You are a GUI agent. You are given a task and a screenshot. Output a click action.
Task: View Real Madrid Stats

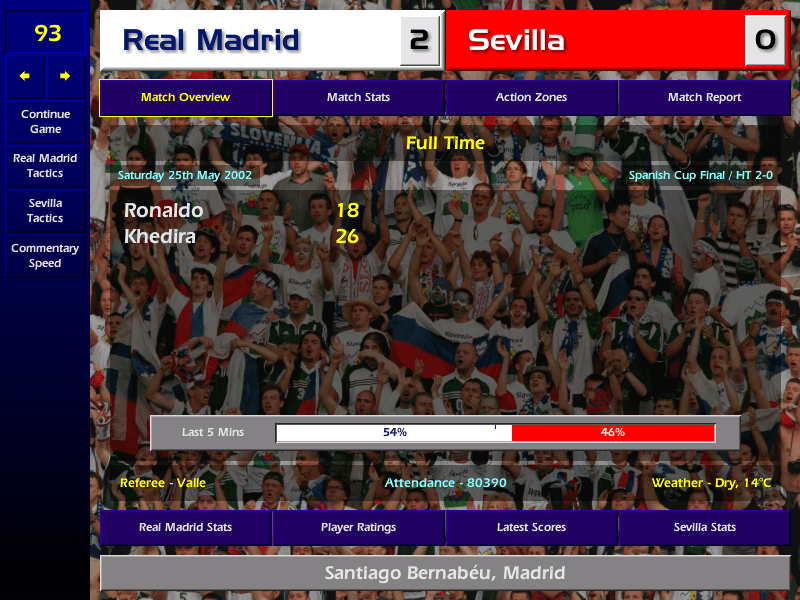pos(185,527)
